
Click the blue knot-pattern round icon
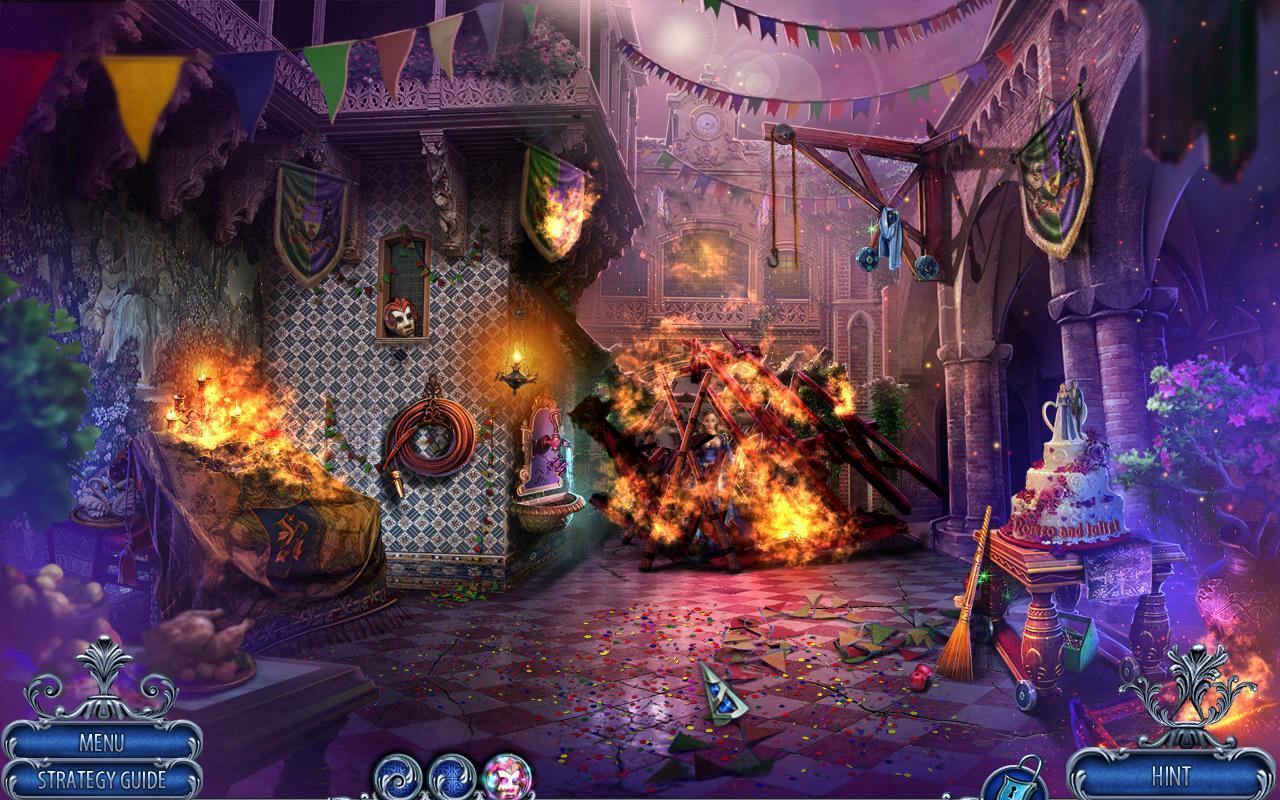click(452, 776)
